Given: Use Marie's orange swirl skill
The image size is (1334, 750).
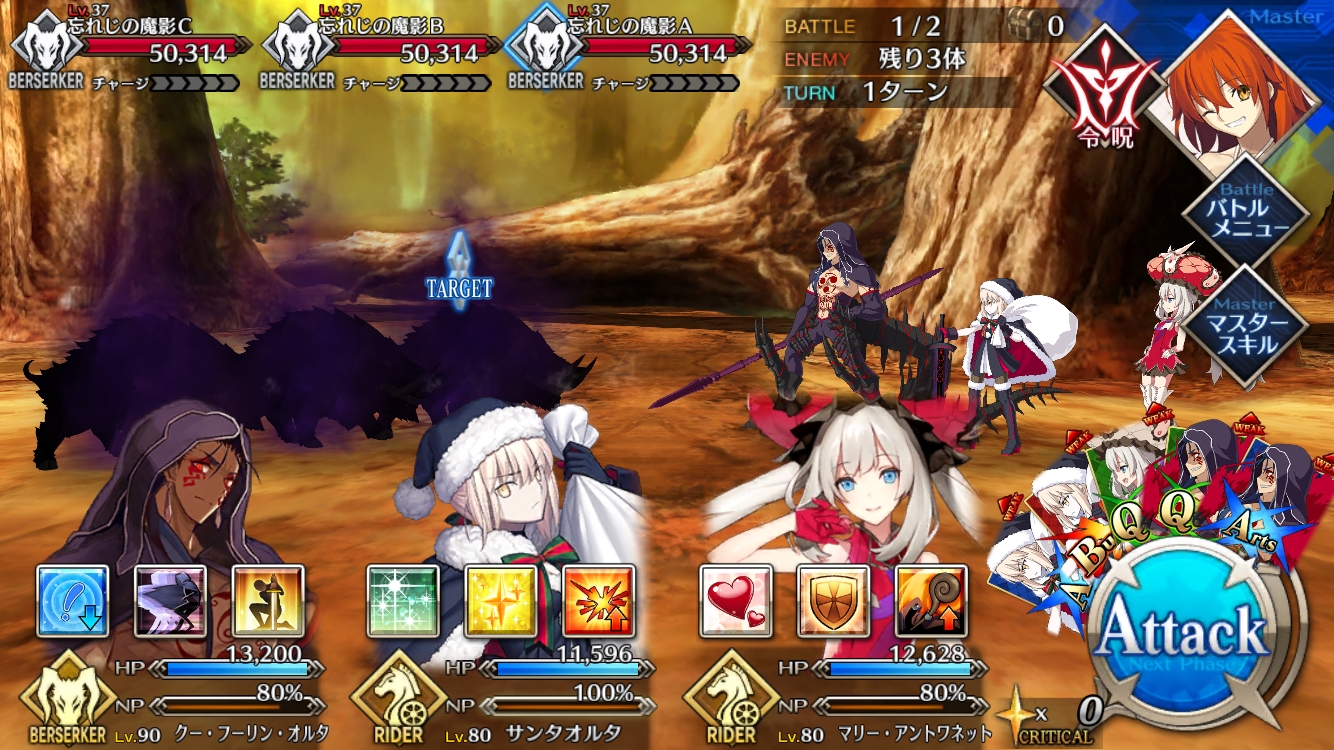Looking at the screenshot, I should click(x=931, y=601).
